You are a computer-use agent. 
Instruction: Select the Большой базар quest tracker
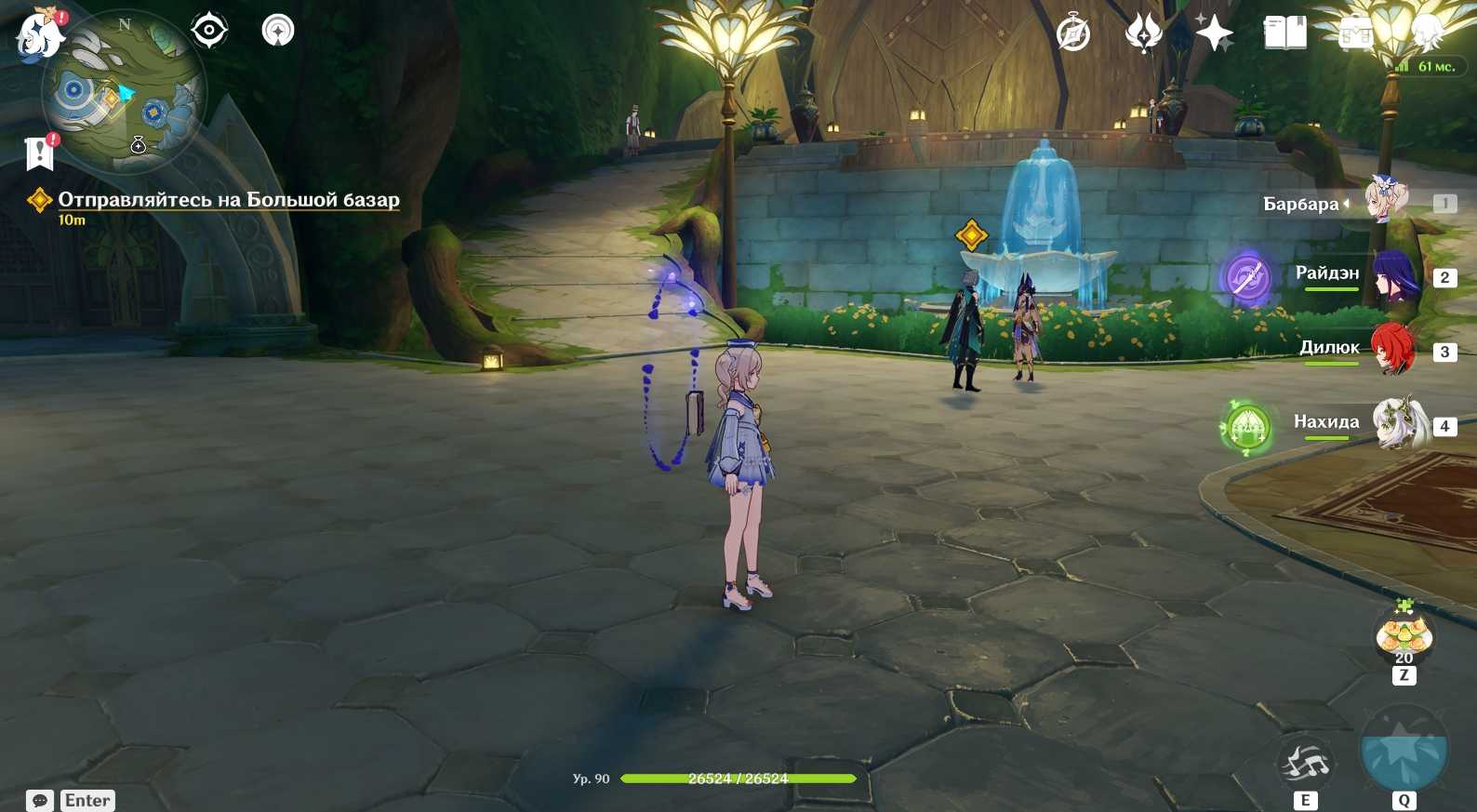(228, 200)
